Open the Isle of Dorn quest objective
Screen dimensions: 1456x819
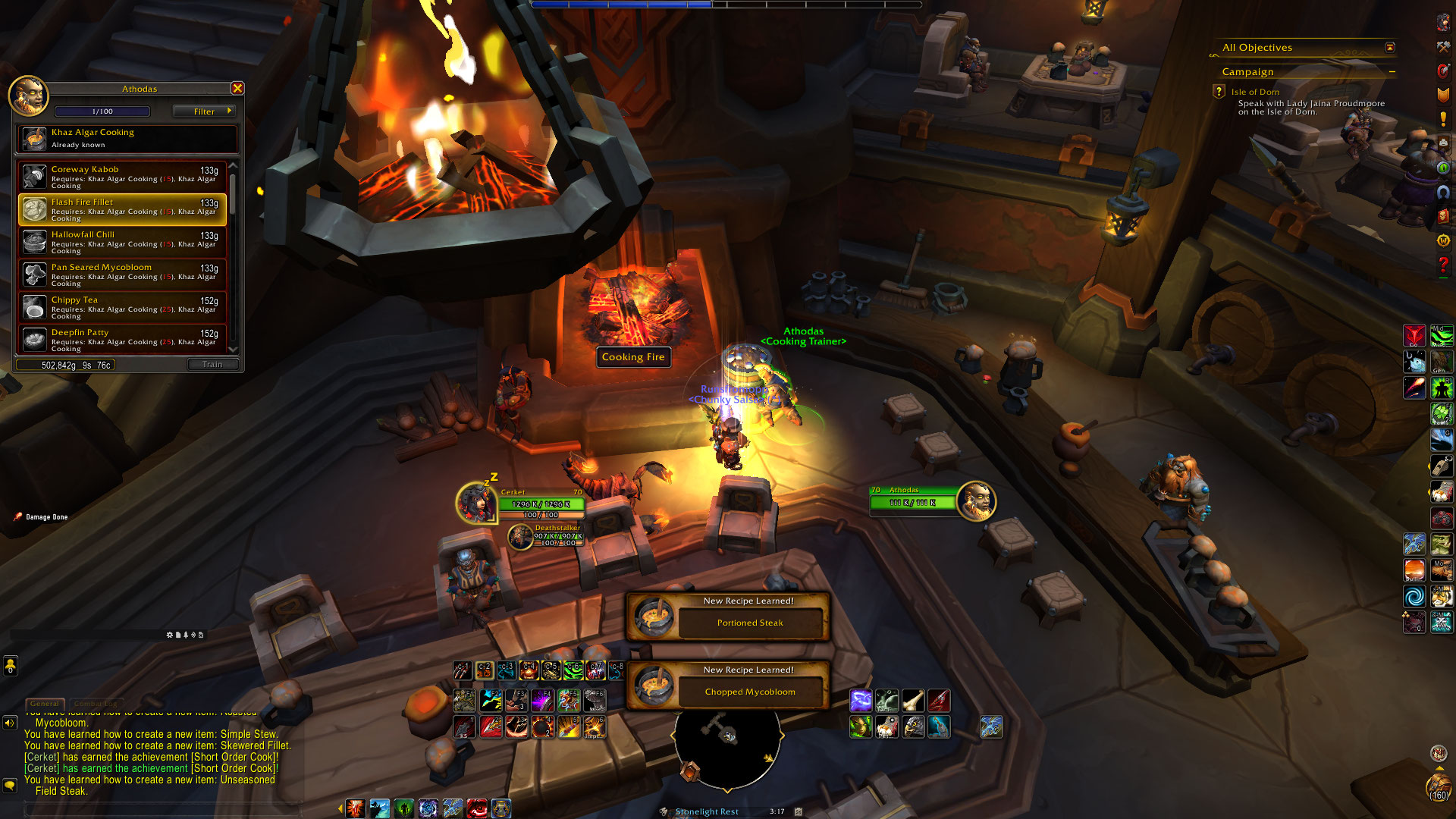tap(1255, 92)
